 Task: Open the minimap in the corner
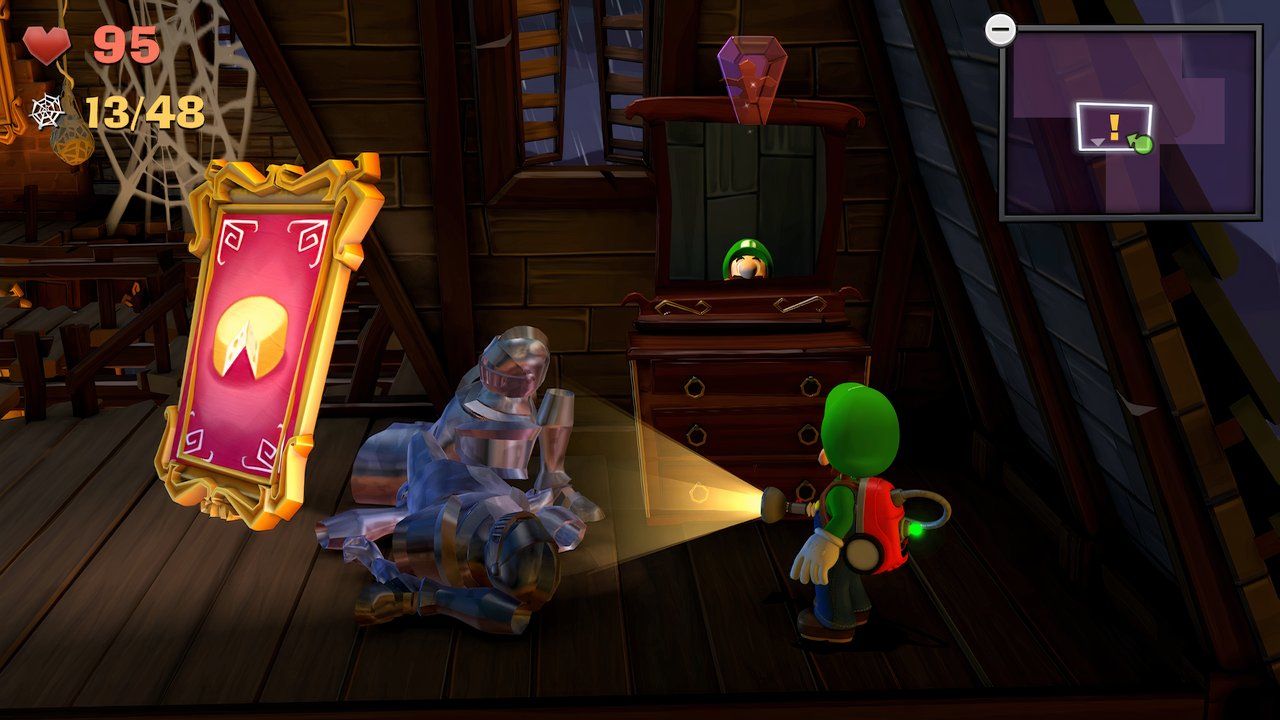(1129, 122)
